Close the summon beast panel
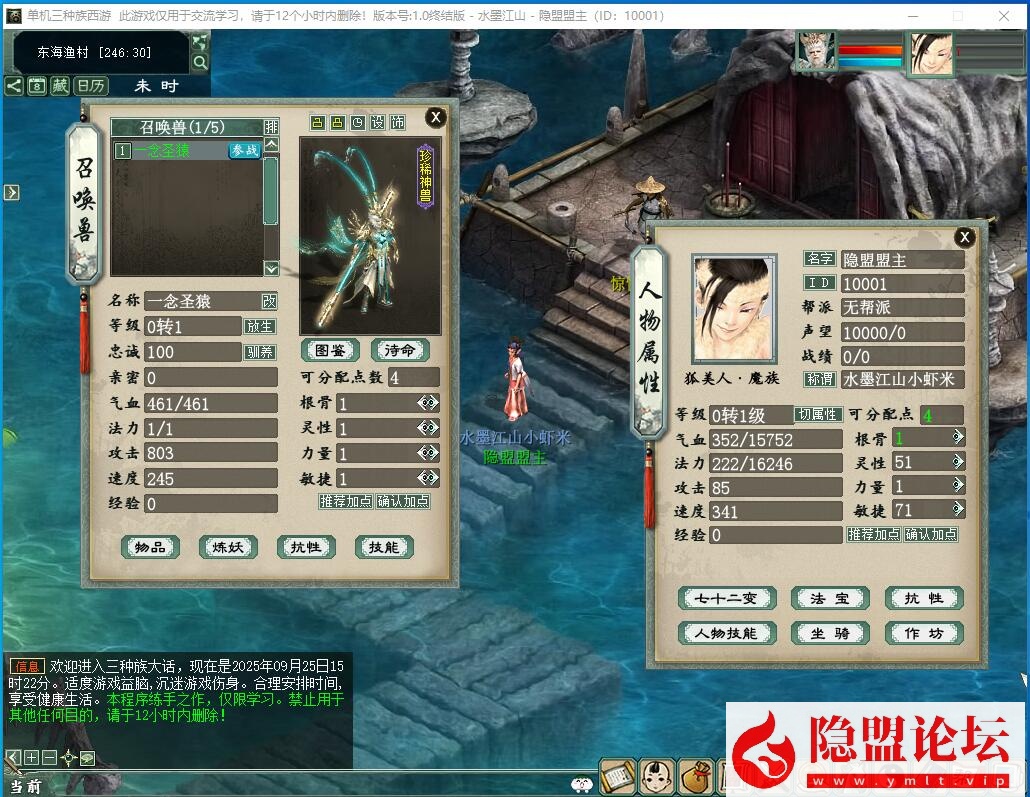The image size is (1030, 797). (x=435, y=117)
